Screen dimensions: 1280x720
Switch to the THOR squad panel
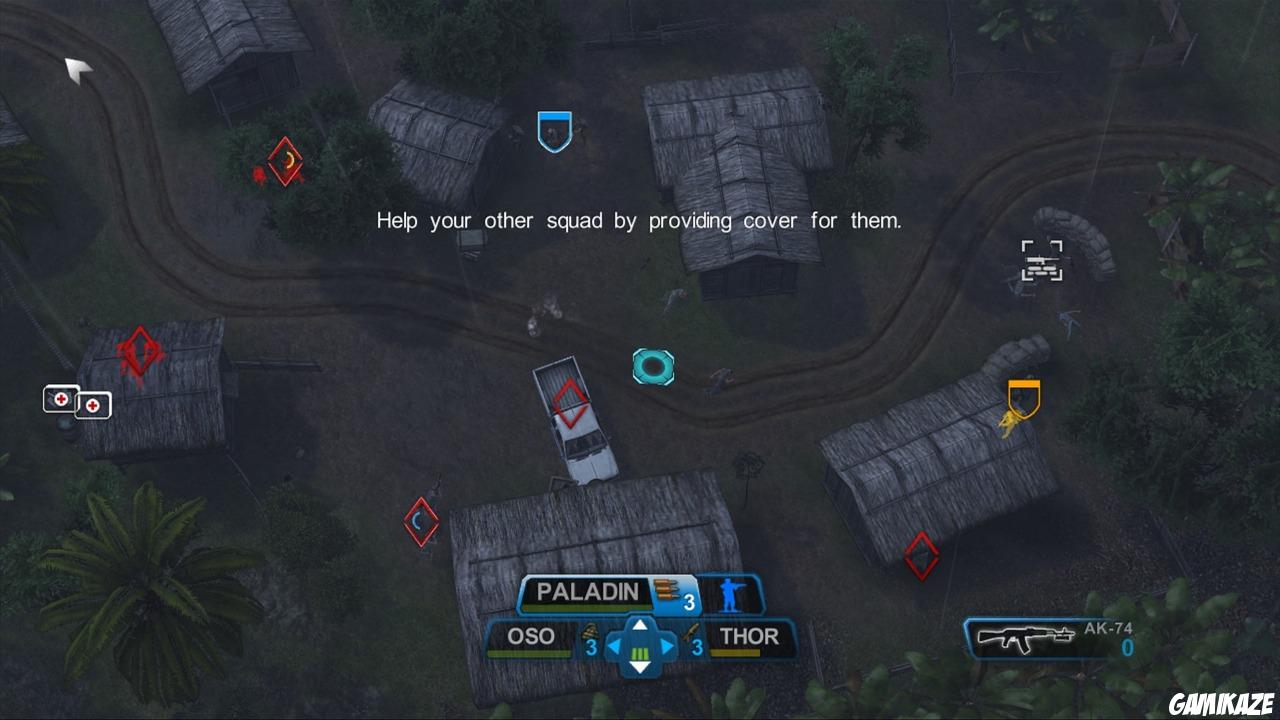click(751, 636)
